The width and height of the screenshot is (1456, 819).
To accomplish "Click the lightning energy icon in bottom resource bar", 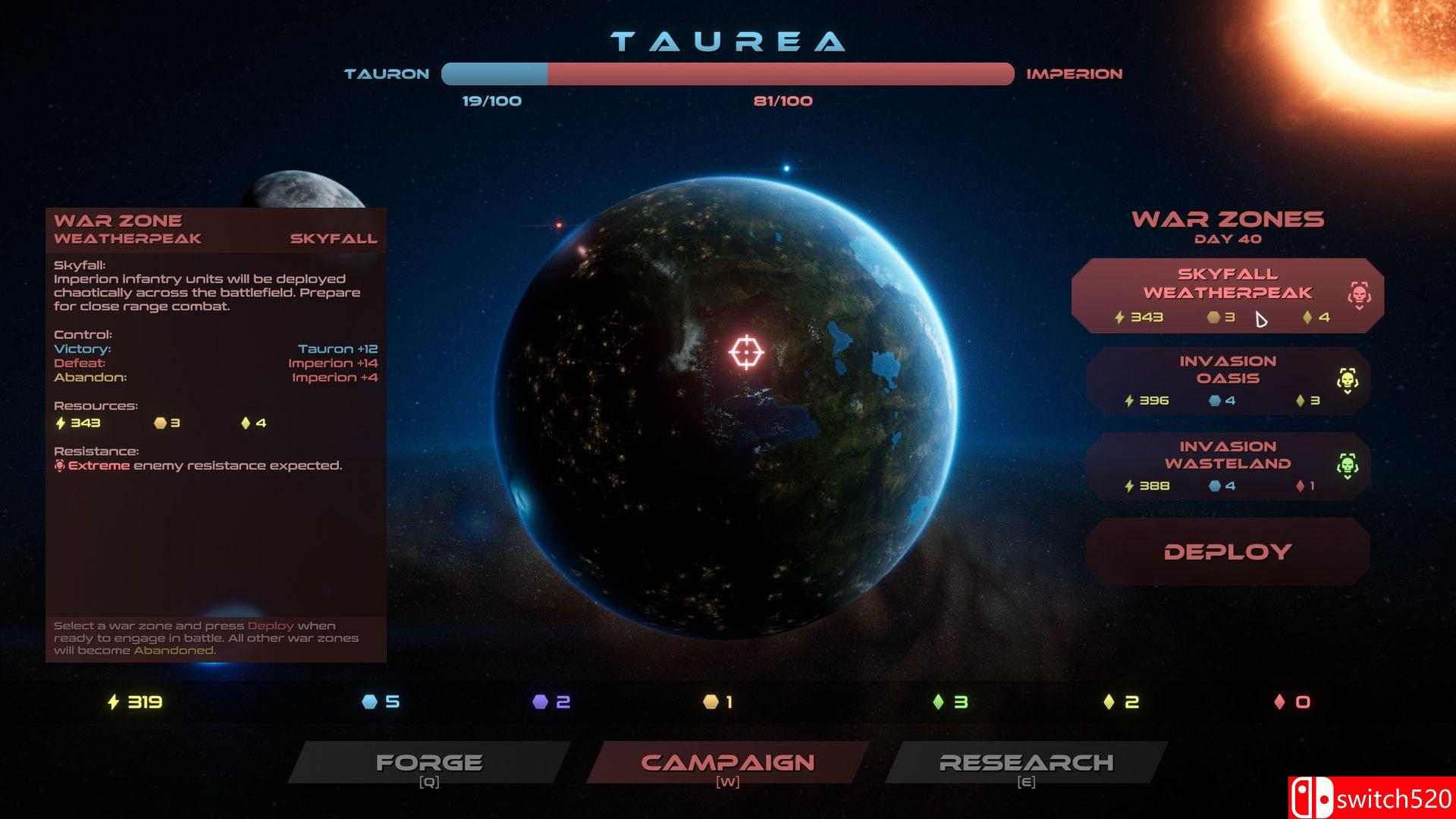I will click(x=112, y=702).
